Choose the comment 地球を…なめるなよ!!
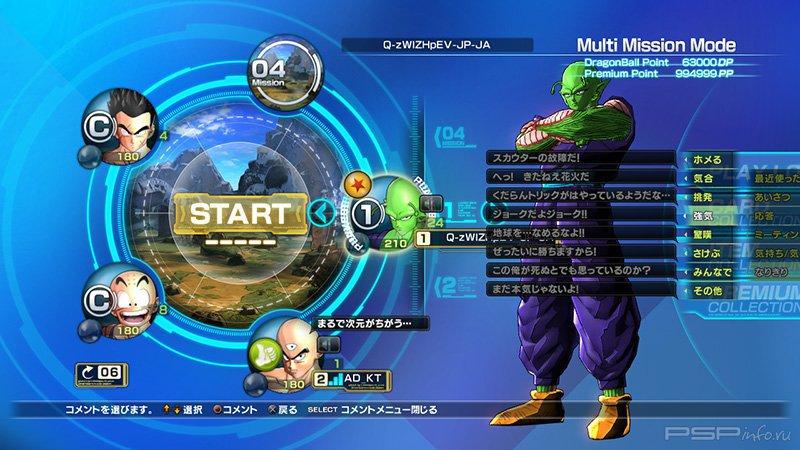Viewport: 800px width, 450px height. pyautogui.click(x=580, y=232)
